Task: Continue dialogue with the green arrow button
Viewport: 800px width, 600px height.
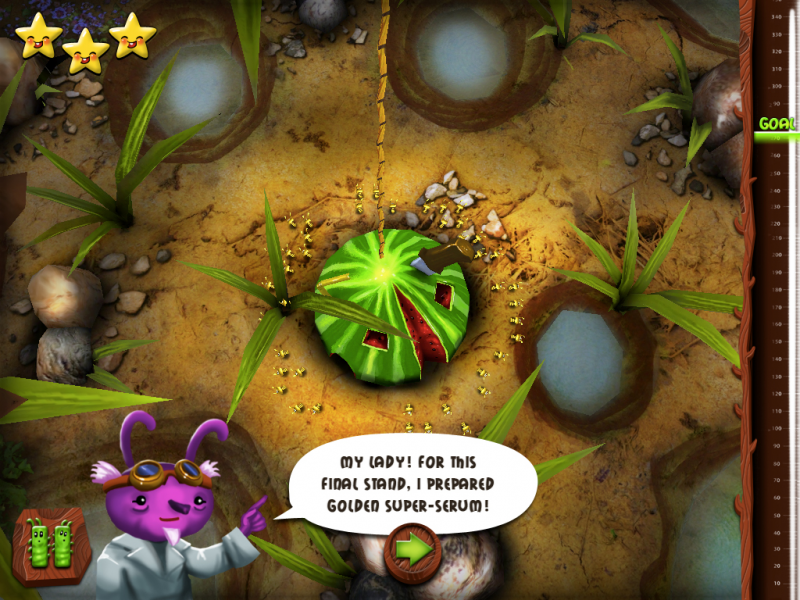Action: [x=413, y=547]
